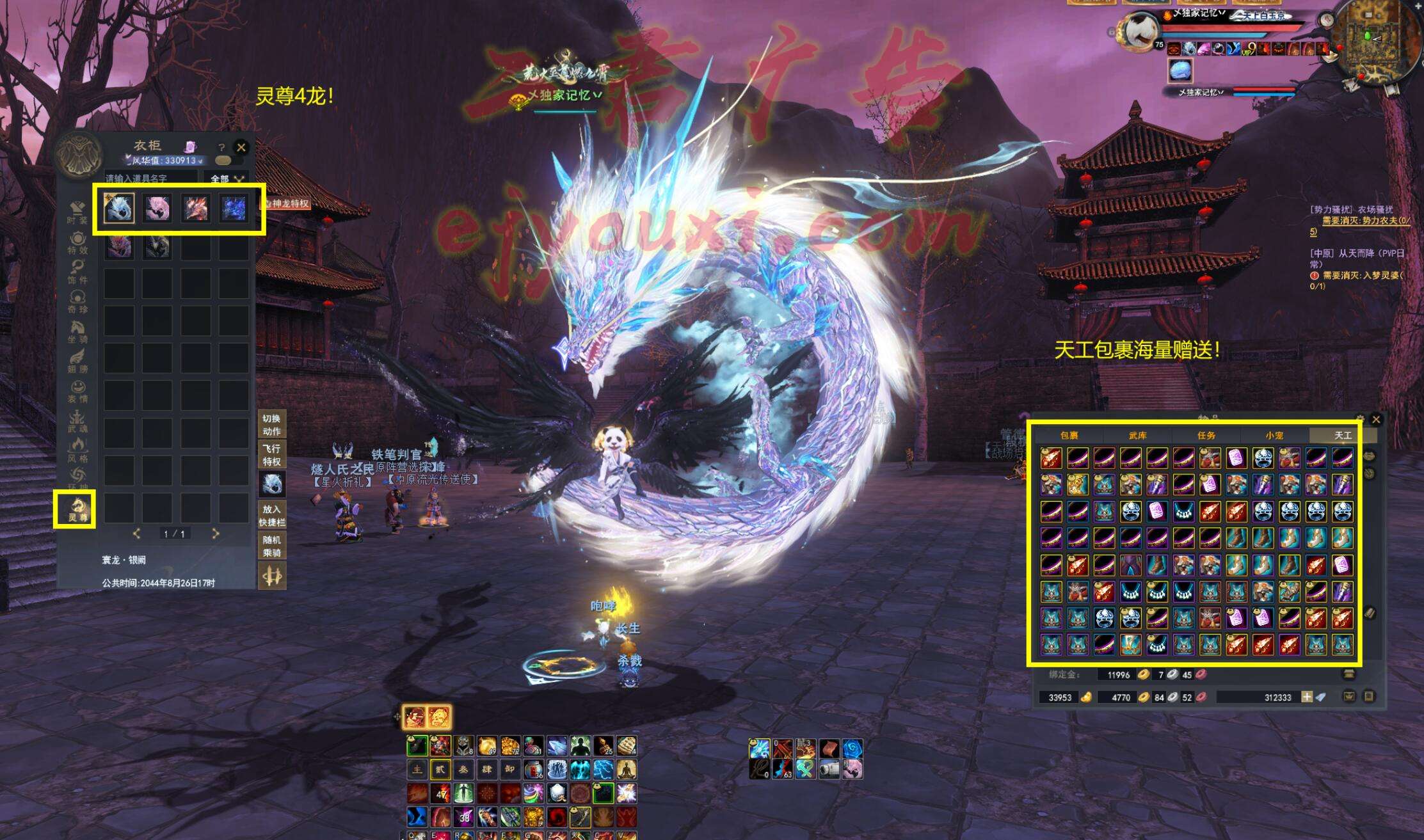Click the 放入快捷栏 add-to-hotbar button
1424x840 pixels.
pyautogui.click(x=271, y=516)
